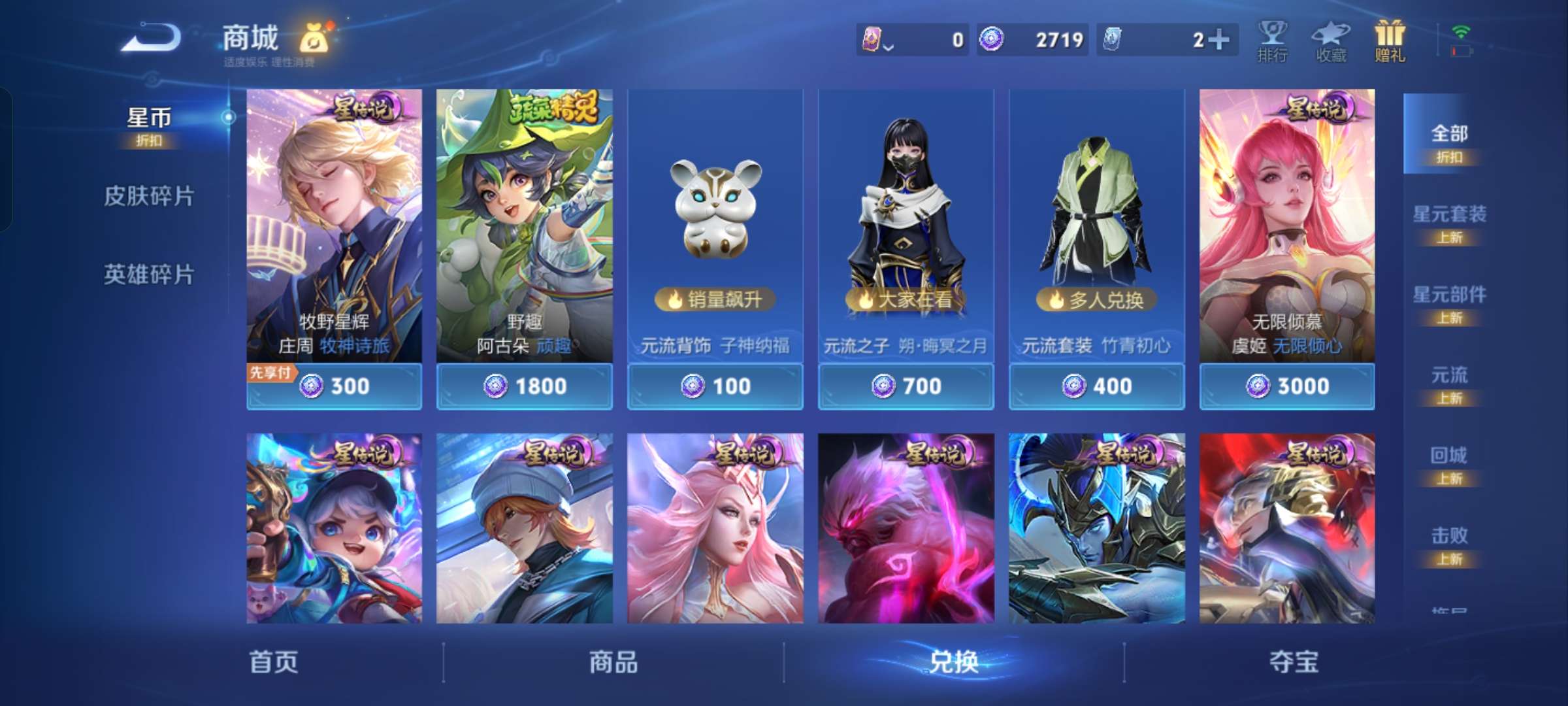
Task: Expand the currency selector chevron next to 0
Action: tap(889, 46)
